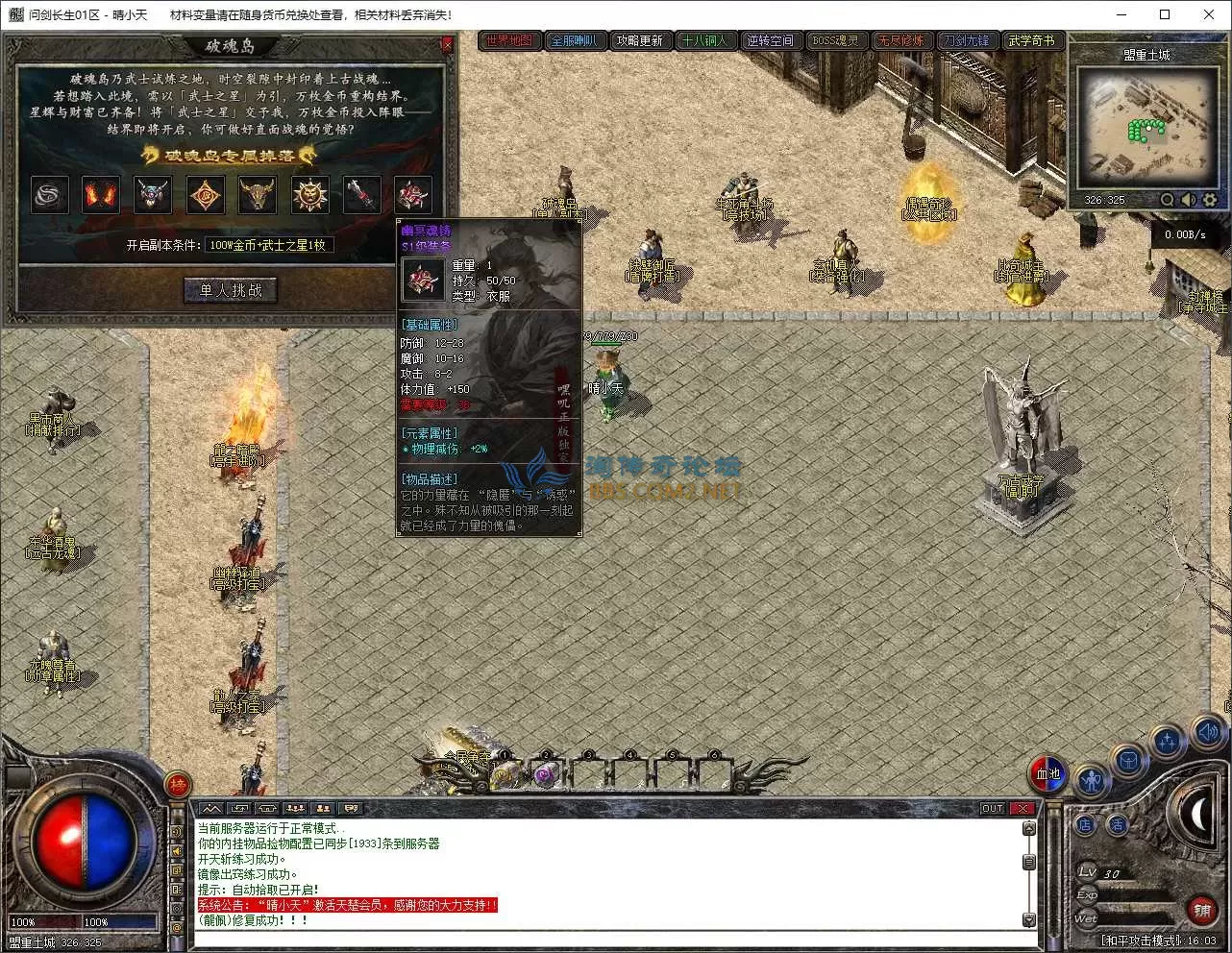Screen dimensions: 1232x953
Task: Open the BOSS魂灵 menu
Action: tap(835, 40)
